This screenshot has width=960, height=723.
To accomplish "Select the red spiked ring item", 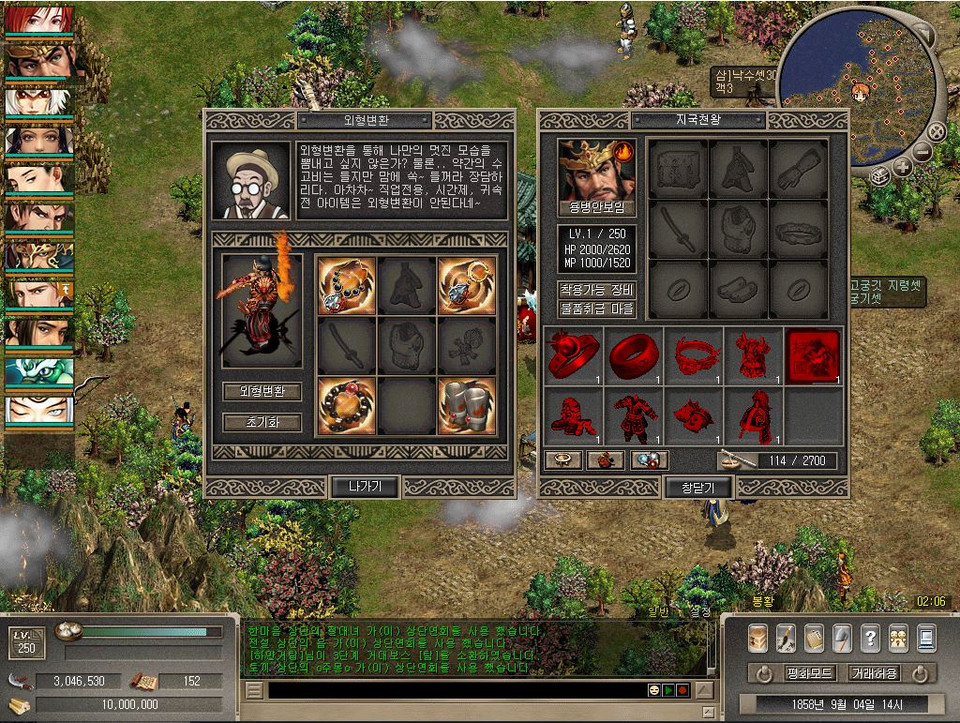I will point(574,357).
